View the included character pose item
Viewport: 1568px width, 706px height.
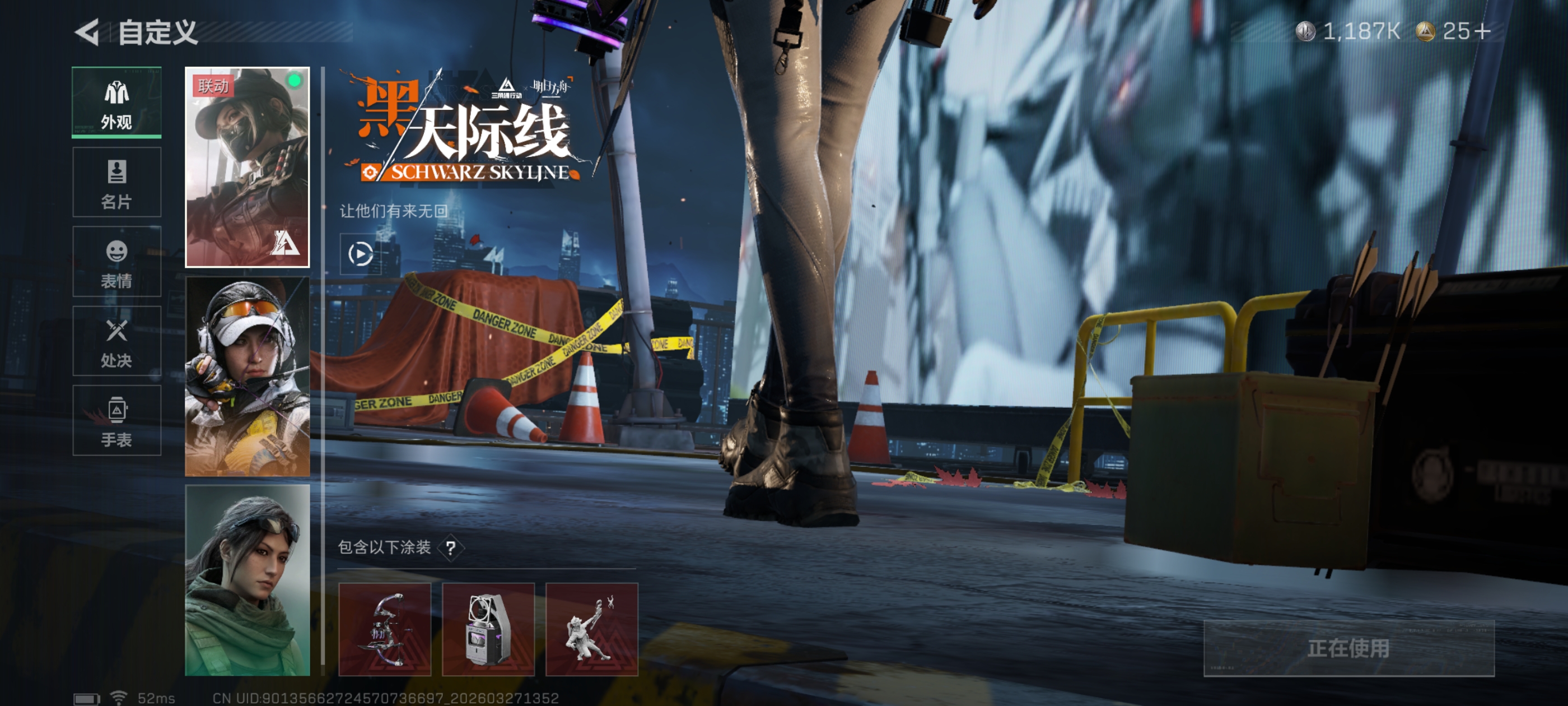[592, 629]
